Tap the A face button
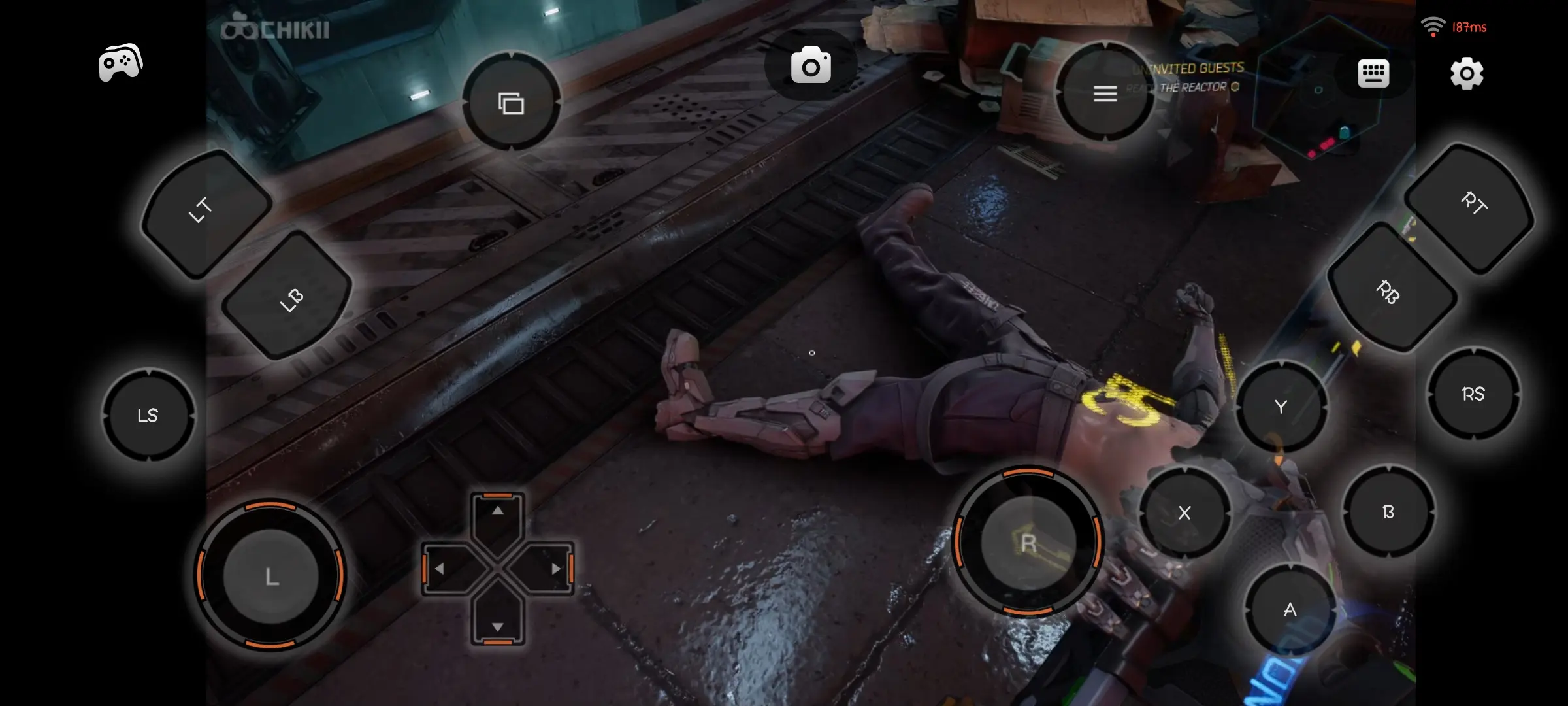This screenshot has height=706, width=1568. pos(1290,610)
